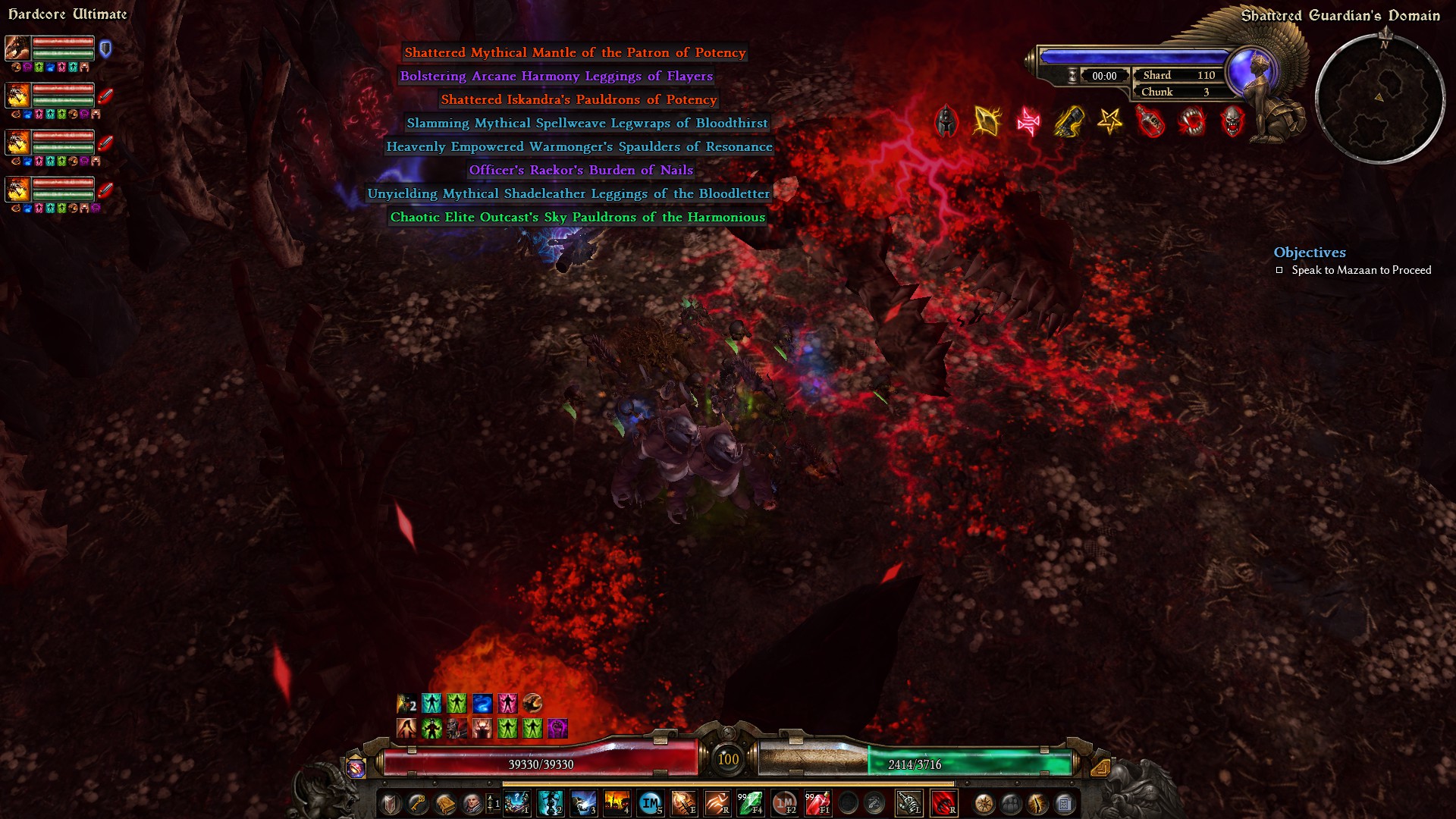This screenshot has width=1456, height=819.
Task: Activate the fiery skill in slot 4
Action: tap(617, 803)
